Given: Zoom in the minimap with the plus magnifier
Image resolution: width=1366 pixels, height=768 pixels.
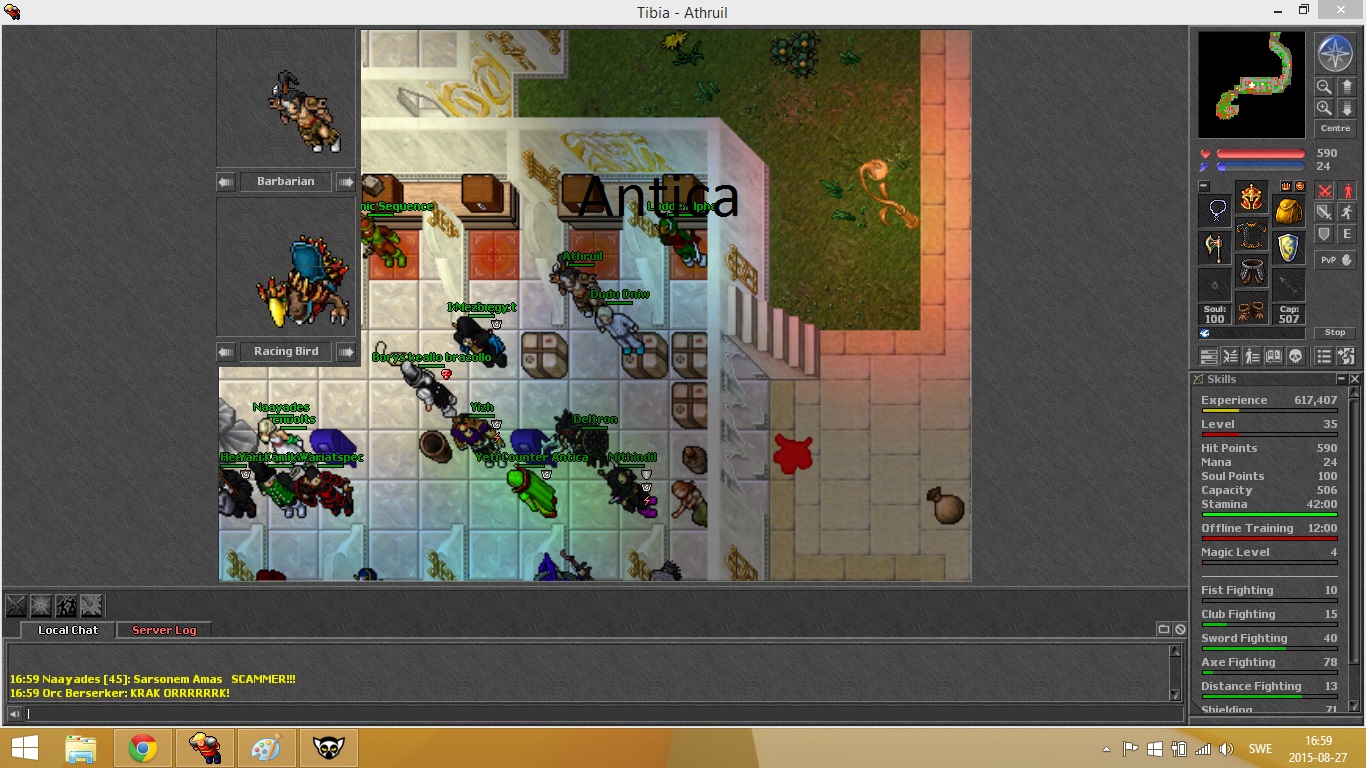Looking at the screenshot, I should tap(1324, 108).
